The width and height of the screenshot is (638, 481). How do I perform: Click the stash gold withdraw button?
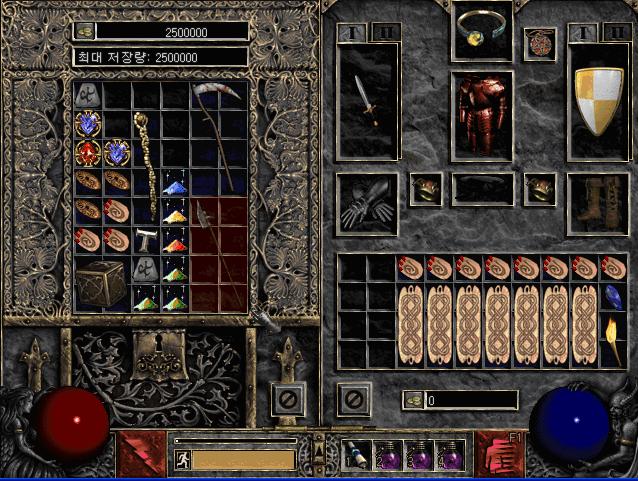coord(85,31)
